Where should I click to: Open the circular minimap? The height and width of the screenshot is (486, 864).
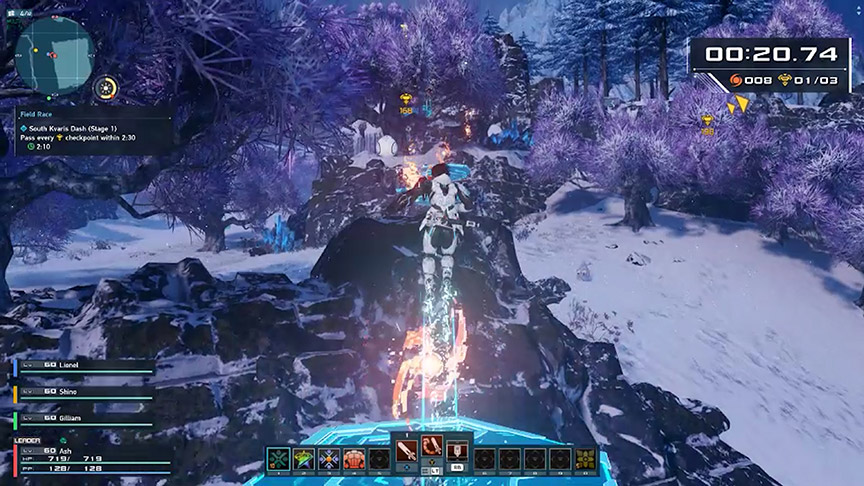click(x=56, y=54)
